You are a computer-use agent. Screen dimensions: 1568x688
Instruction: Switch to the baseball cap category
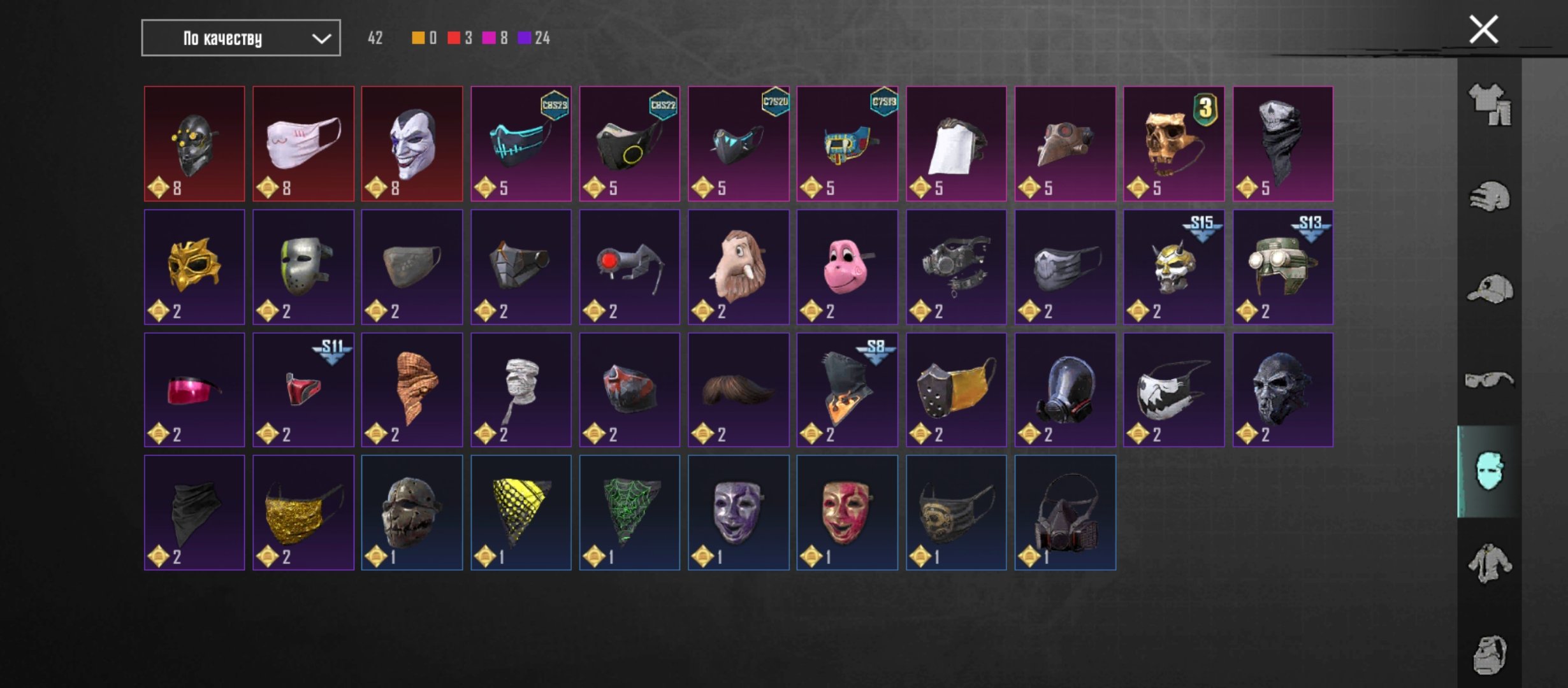(1490, 289)
